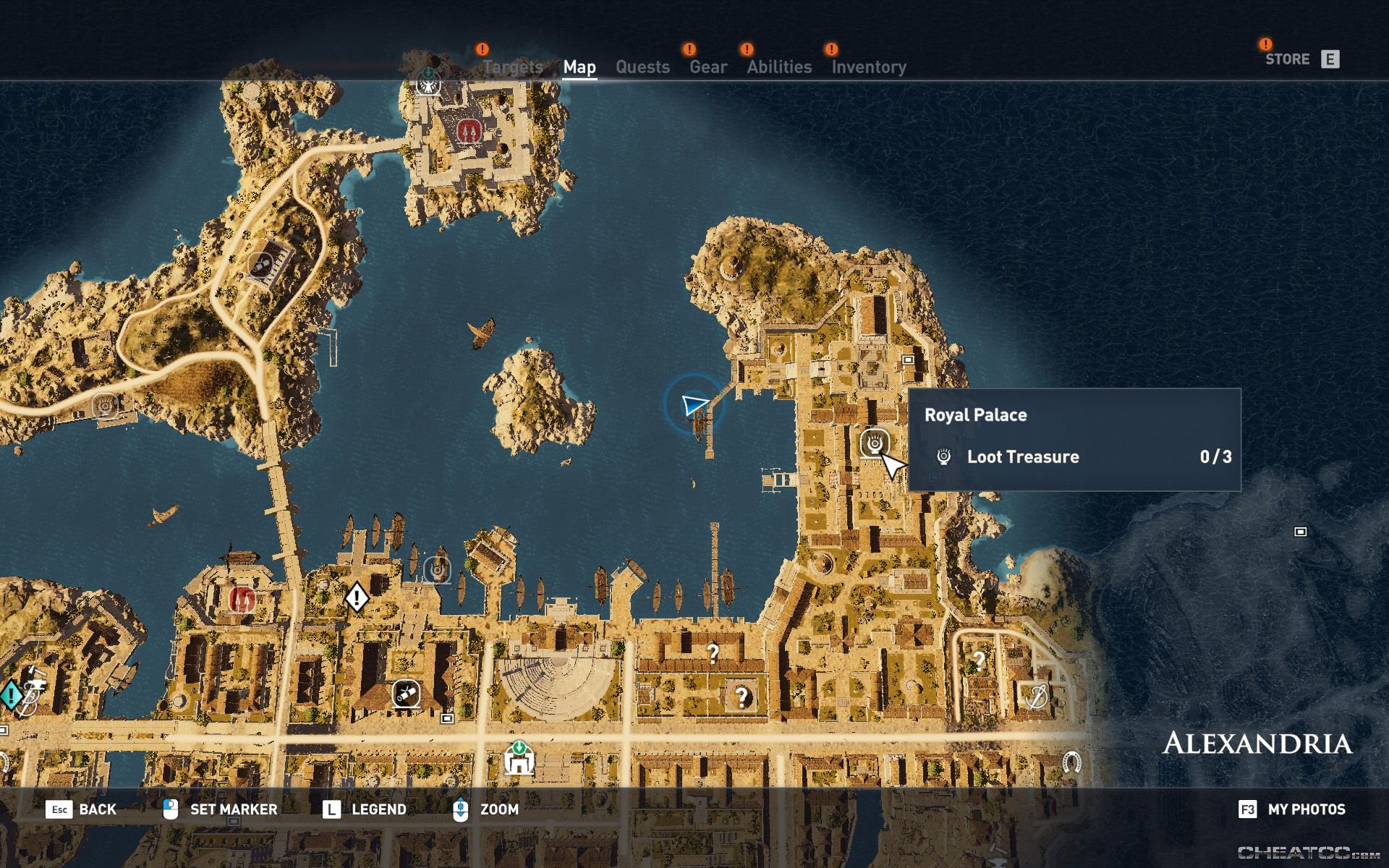Select the scroll loot icon south of the canal

pos(407,692)
